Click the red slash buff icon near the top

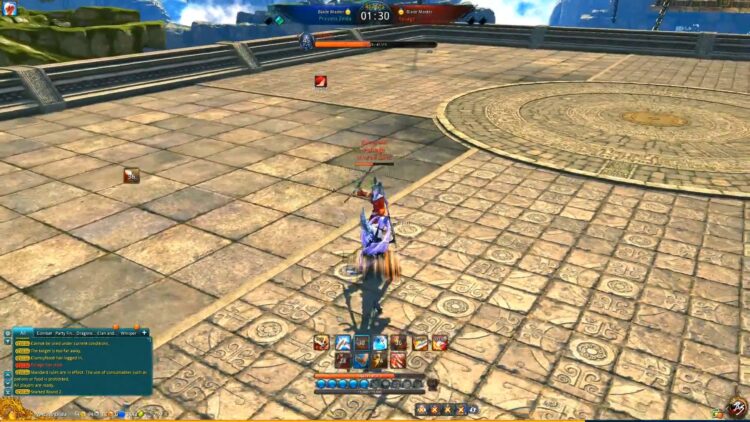point(321,81)
